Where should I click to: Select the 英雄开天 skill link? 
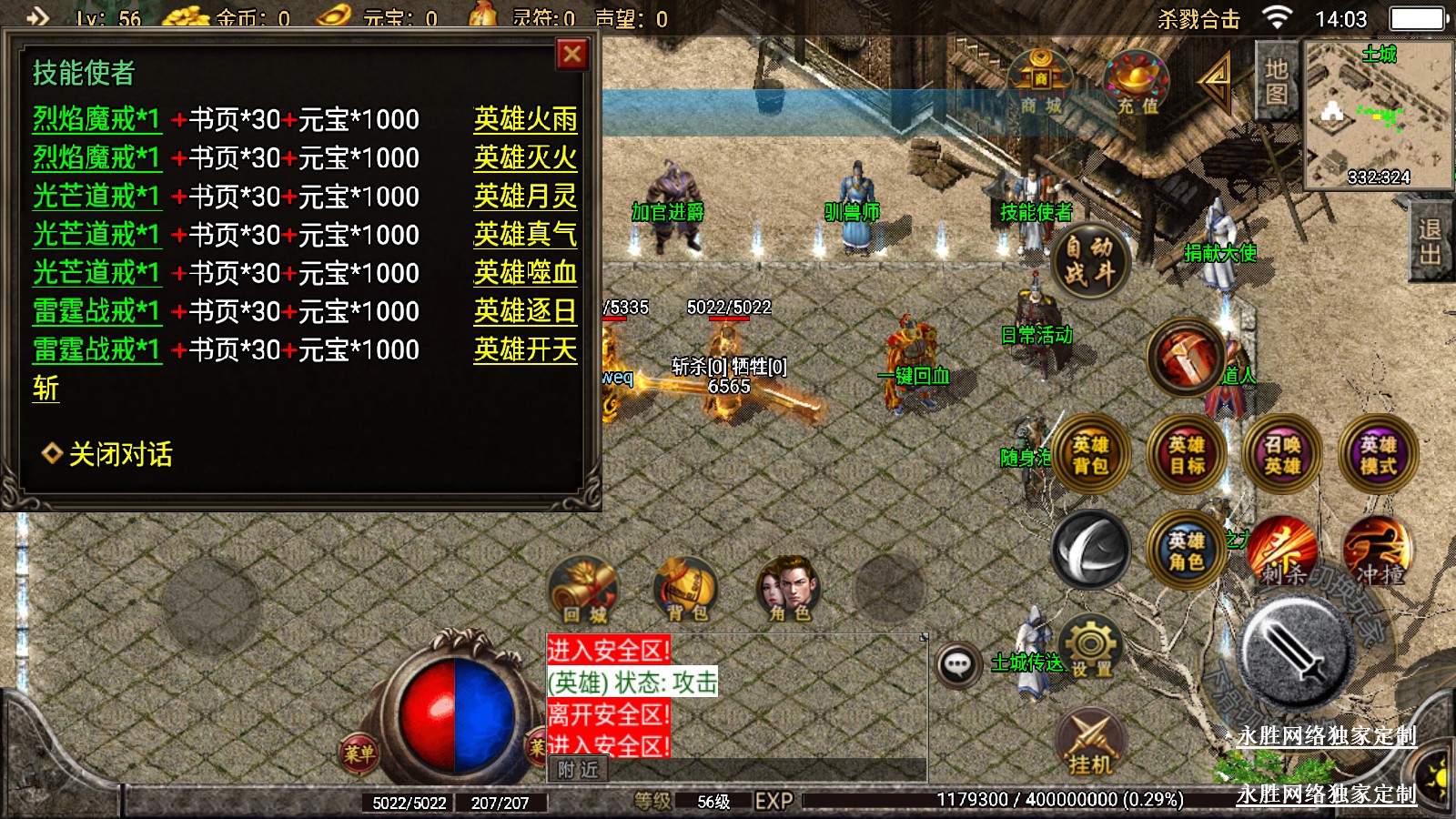[x=525, y=349]
